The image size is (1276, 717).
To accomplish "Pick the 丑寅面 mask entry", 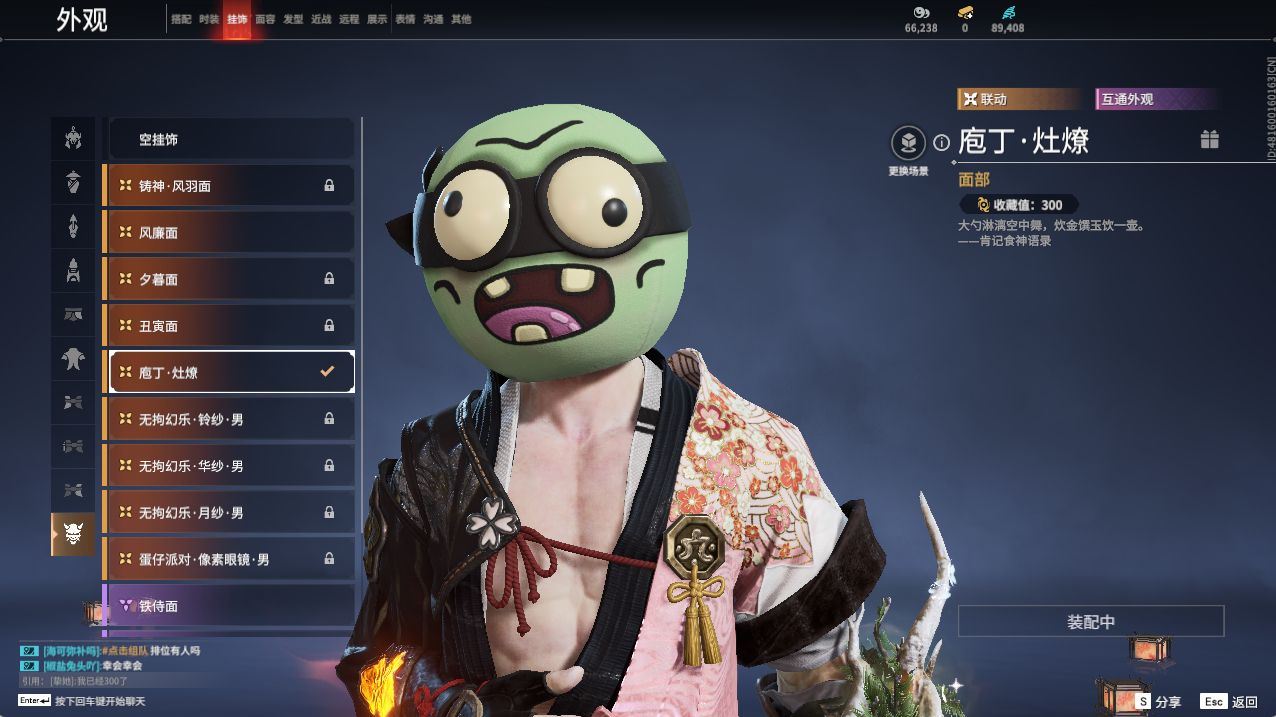I will pos(229,326).
